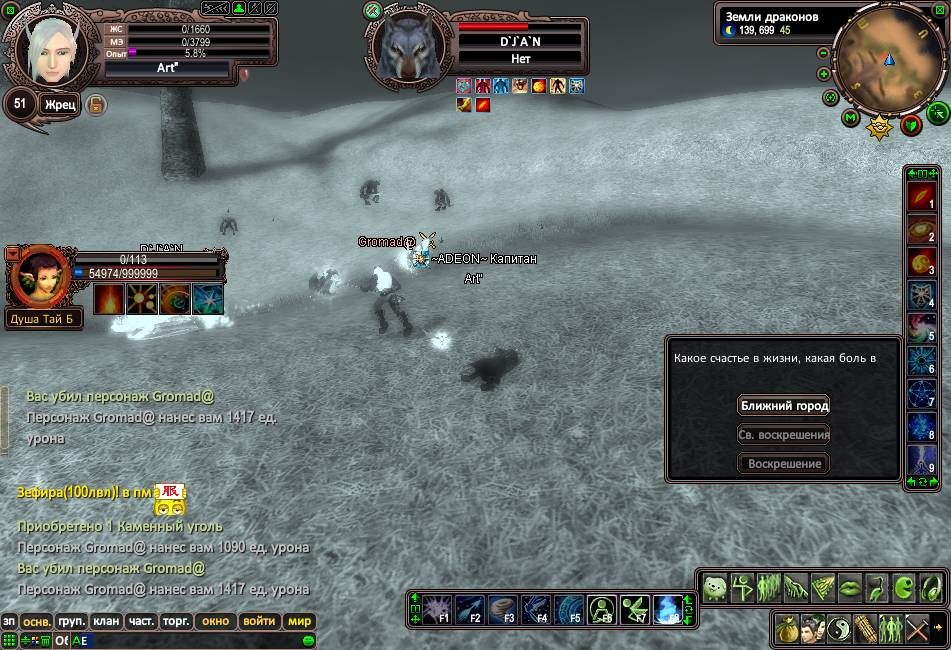Click the green lips emote icon
Viewport: 951px width, 650px height.
coord(850,587)
